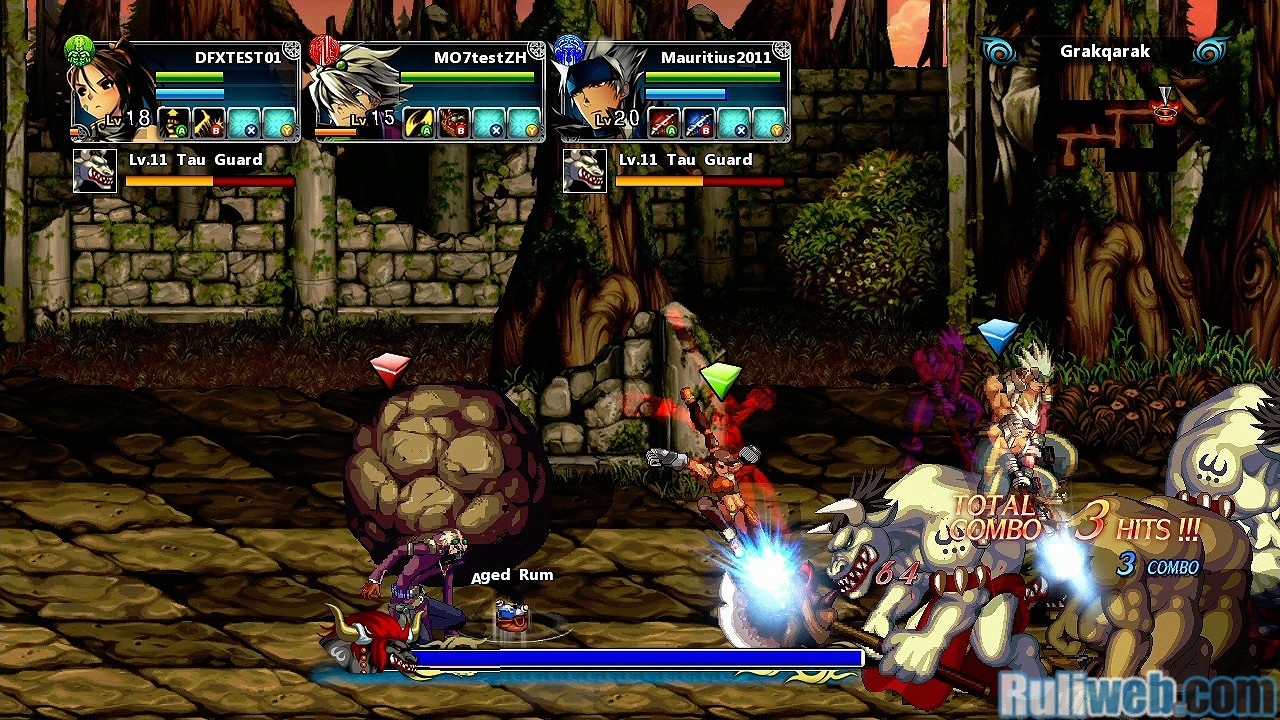Viewport: 1280px width, 720px height.
Task: Click the blue emblem on Mauritius2011's panel
Action: 569,50
